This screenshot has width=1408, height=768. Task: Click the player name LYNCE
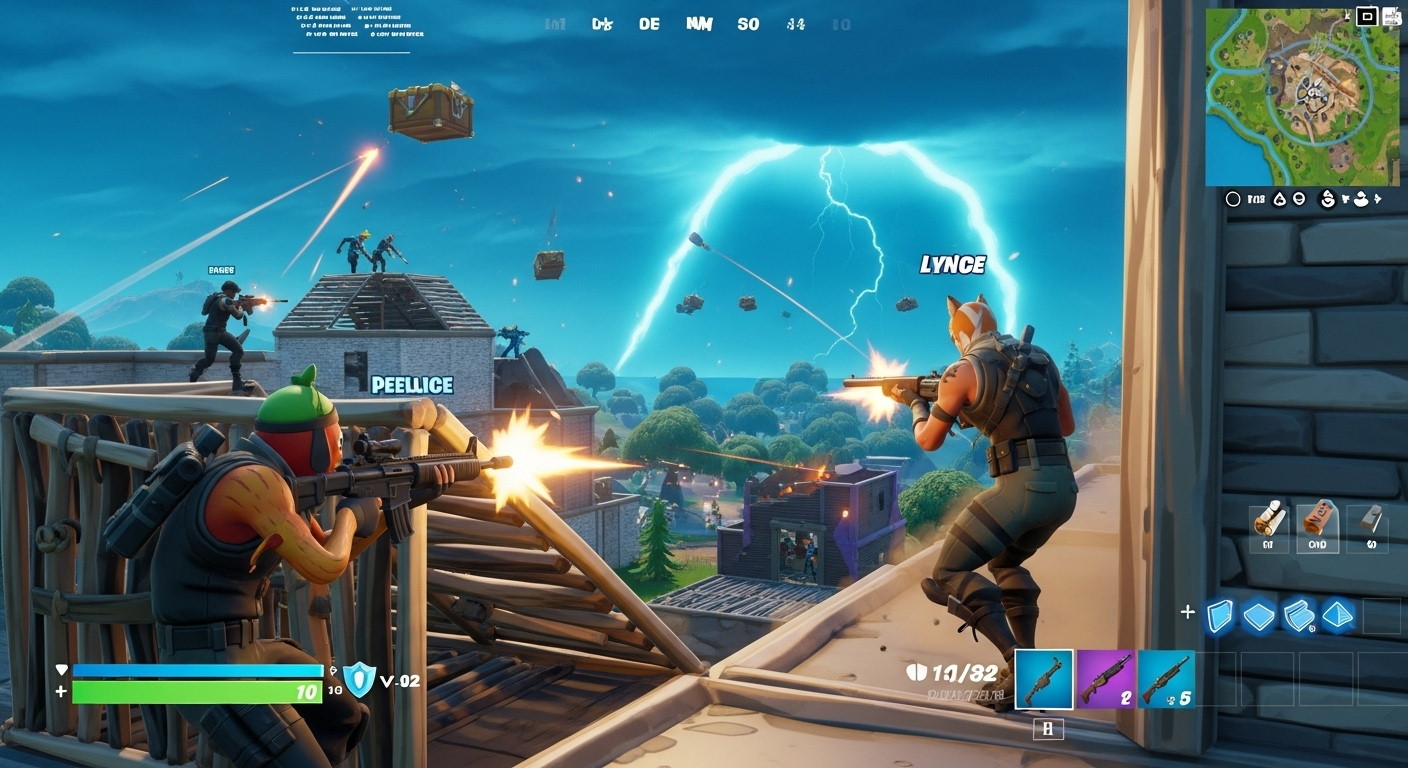point(953,265)
